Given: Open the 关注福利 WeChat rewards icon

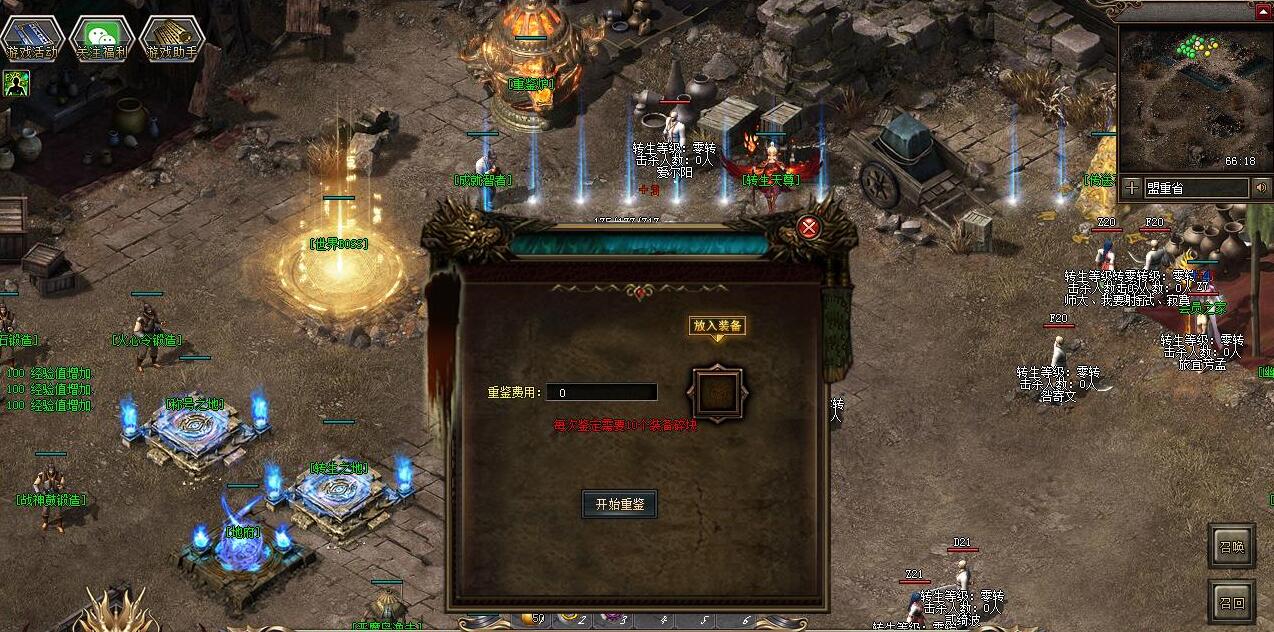Looking at the screenshot, I should pyautogui.click(x=102, y=39).
